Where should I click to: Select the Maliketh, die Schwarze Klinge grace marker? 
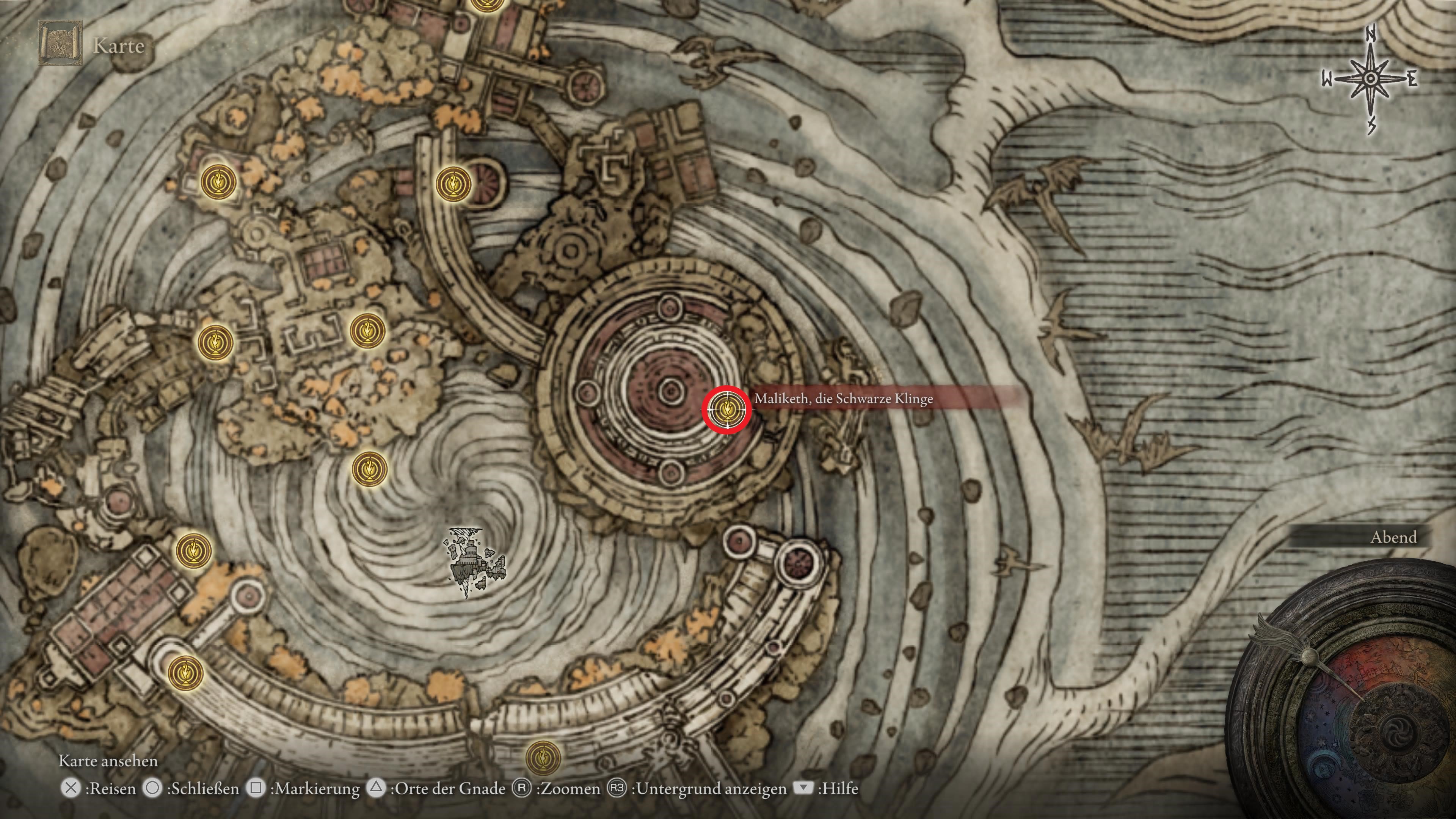[727, 409]
